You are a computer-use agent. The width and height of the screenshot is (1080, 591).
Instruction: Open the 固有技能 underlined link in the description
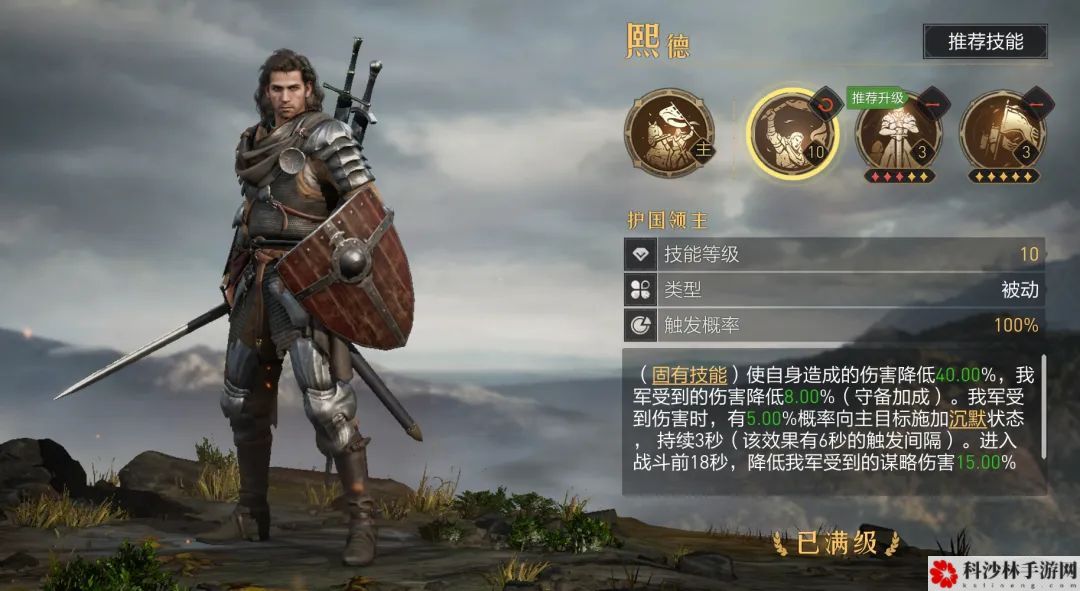coord(689,375)
